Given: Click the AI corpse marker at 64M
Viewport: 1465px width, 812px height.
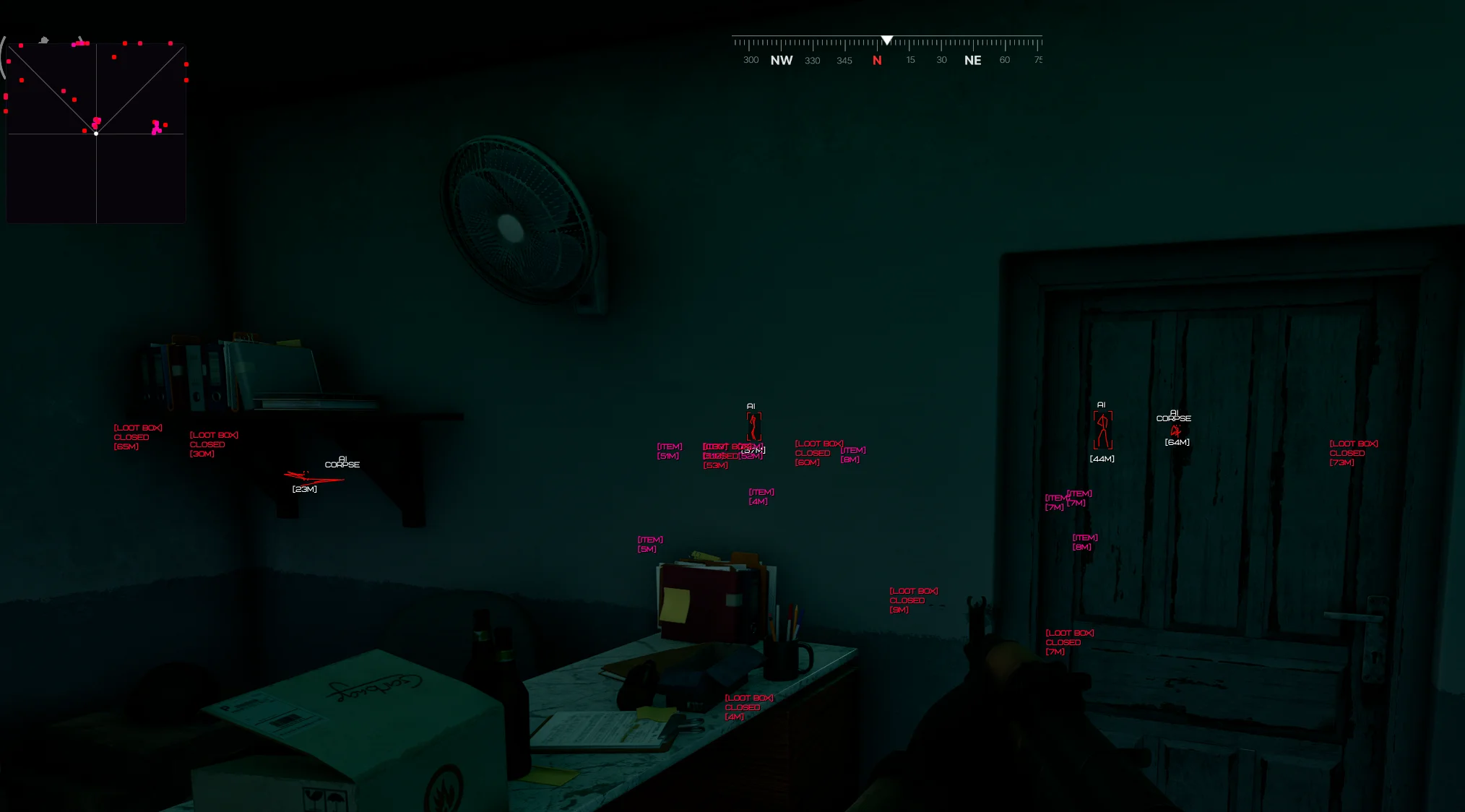Looking at the screenshot, I should tap(1175, 431).
